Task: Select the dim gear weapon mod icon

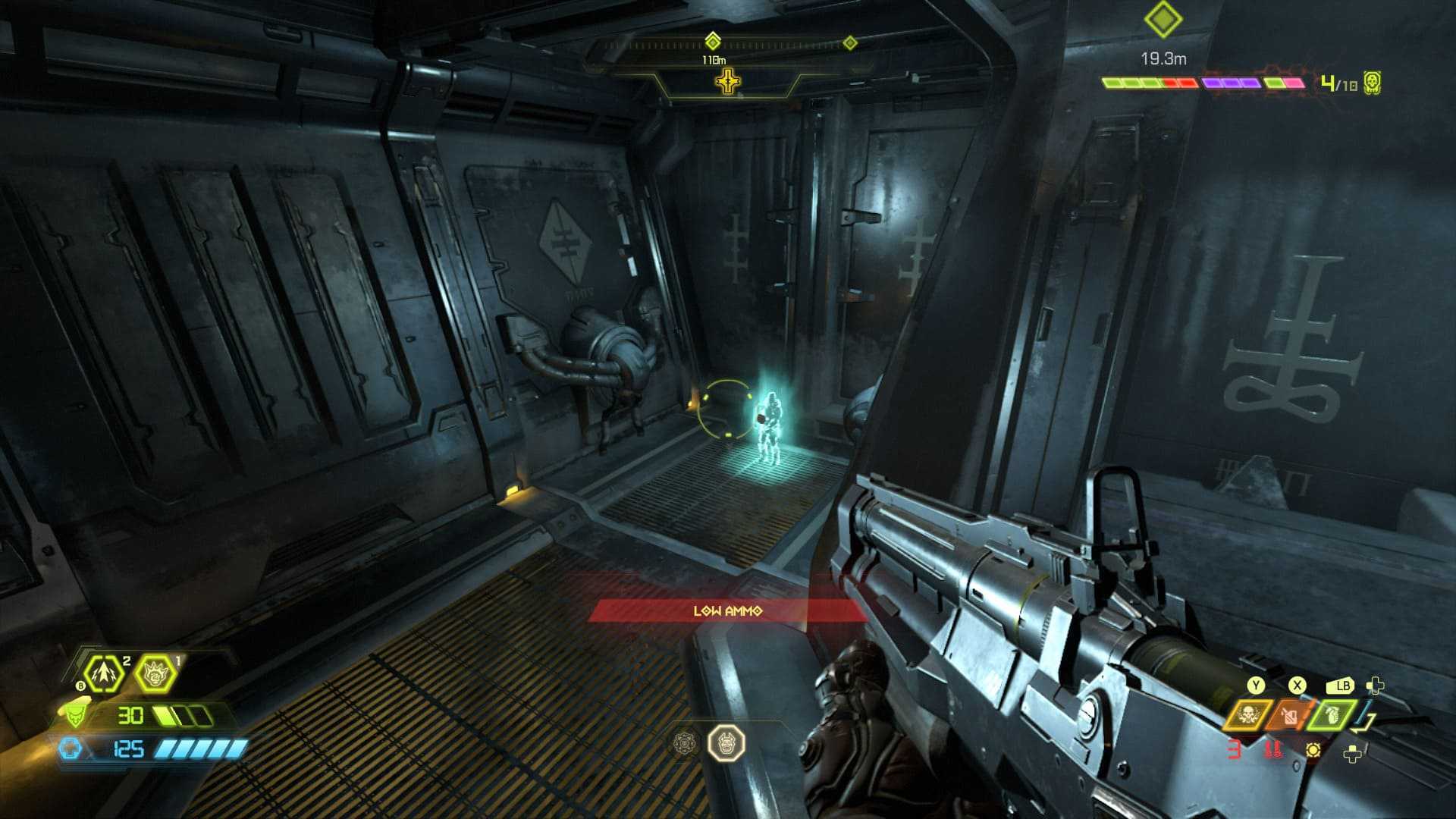Action: tap(685, 742)
